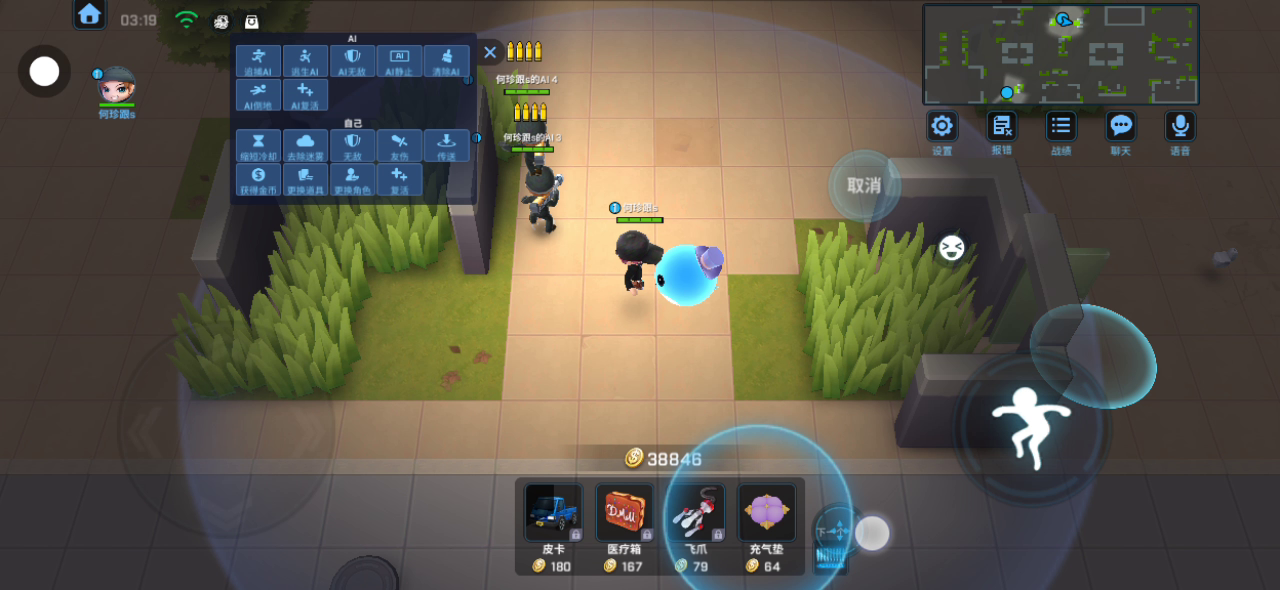Click the 获得金币 coin button

[x=258, y=180]
